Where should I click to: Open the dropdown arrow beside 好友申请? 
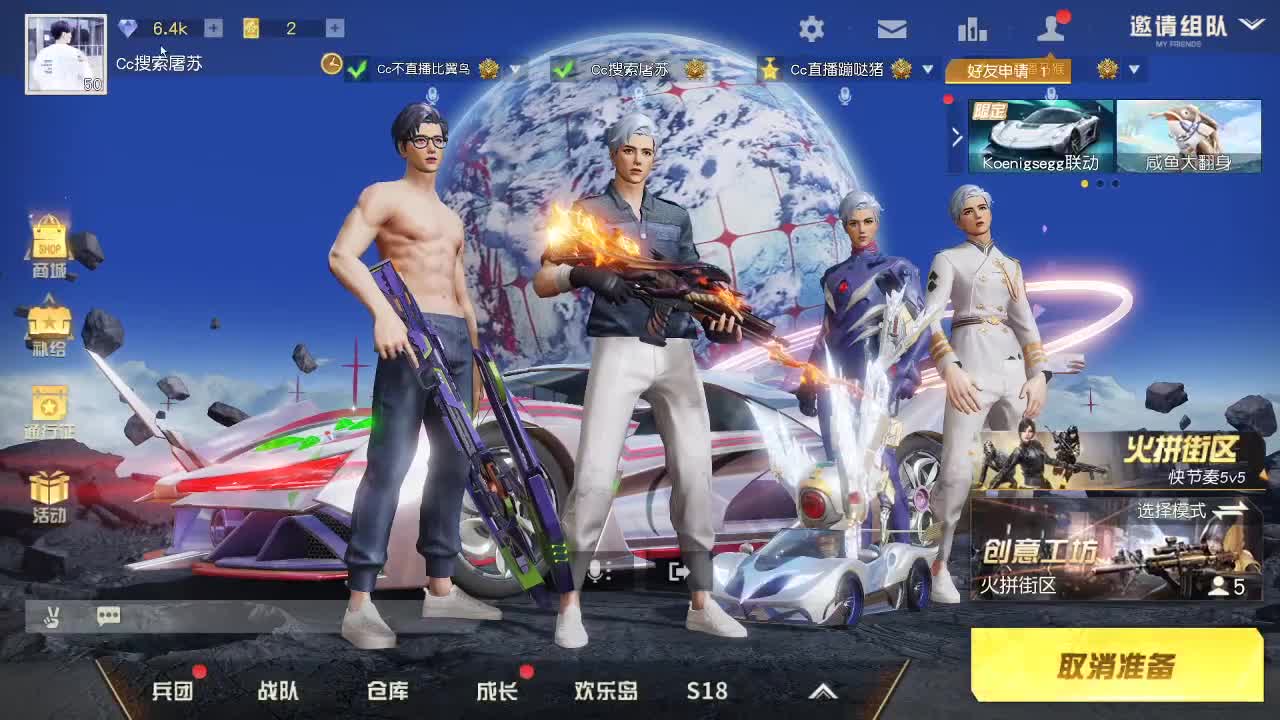point(1134,71)
